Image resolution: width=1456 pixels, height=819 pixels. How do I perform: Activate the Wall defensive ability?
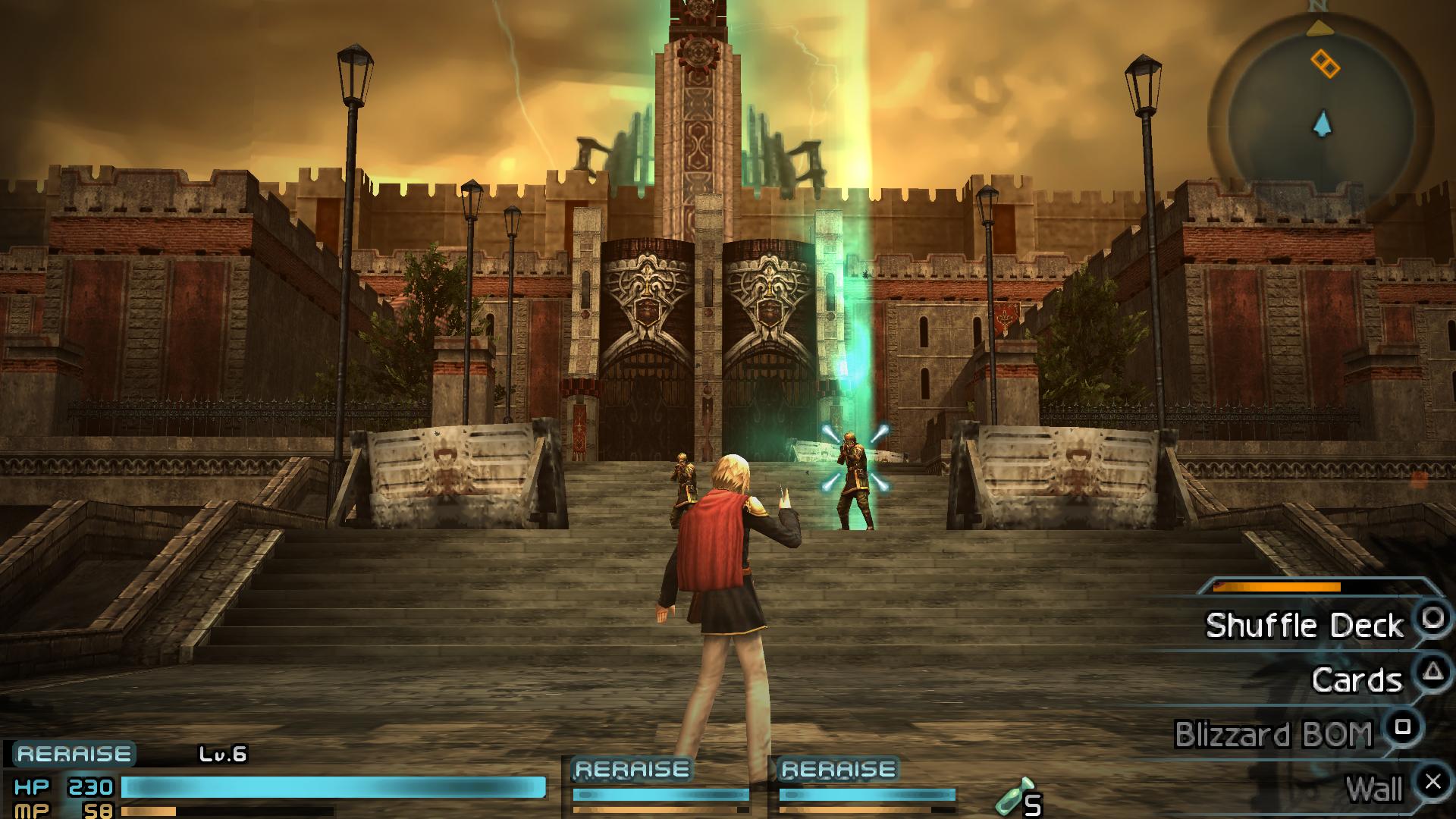(1374, 789)
